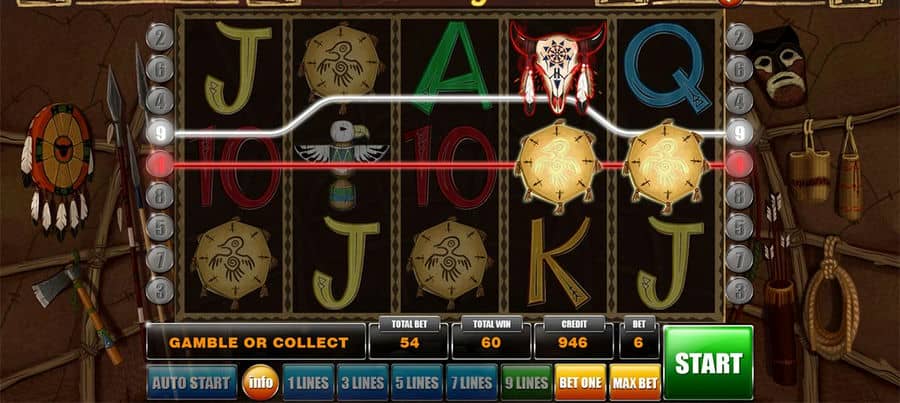This screenshot has width=900, height=403.
Task: Click BET ONE to raise the bet
Action: tap(580, 382)
